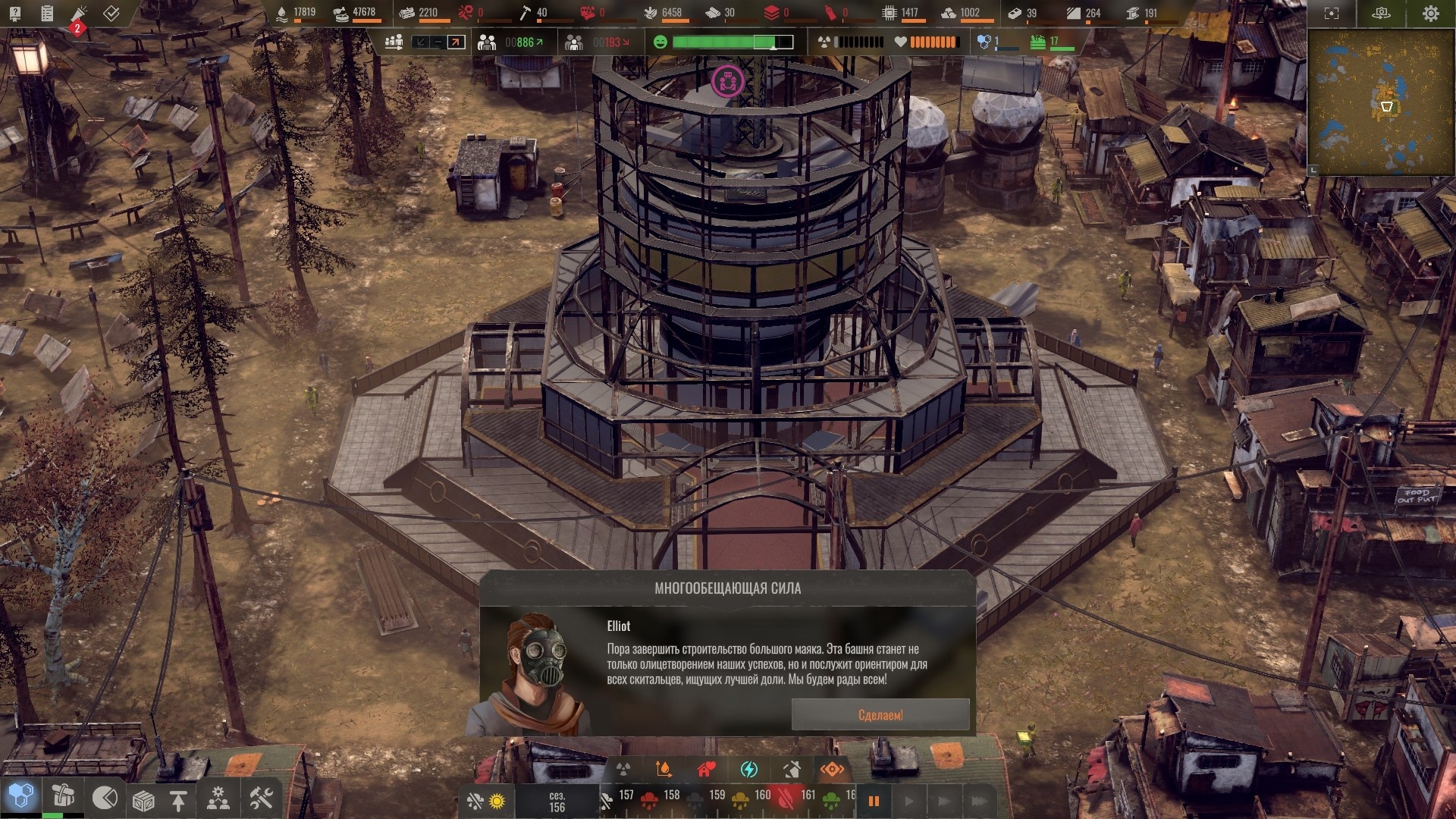Open the hexagon build menu
This screenshot has height=819, width=1456.
pos(21,796)
